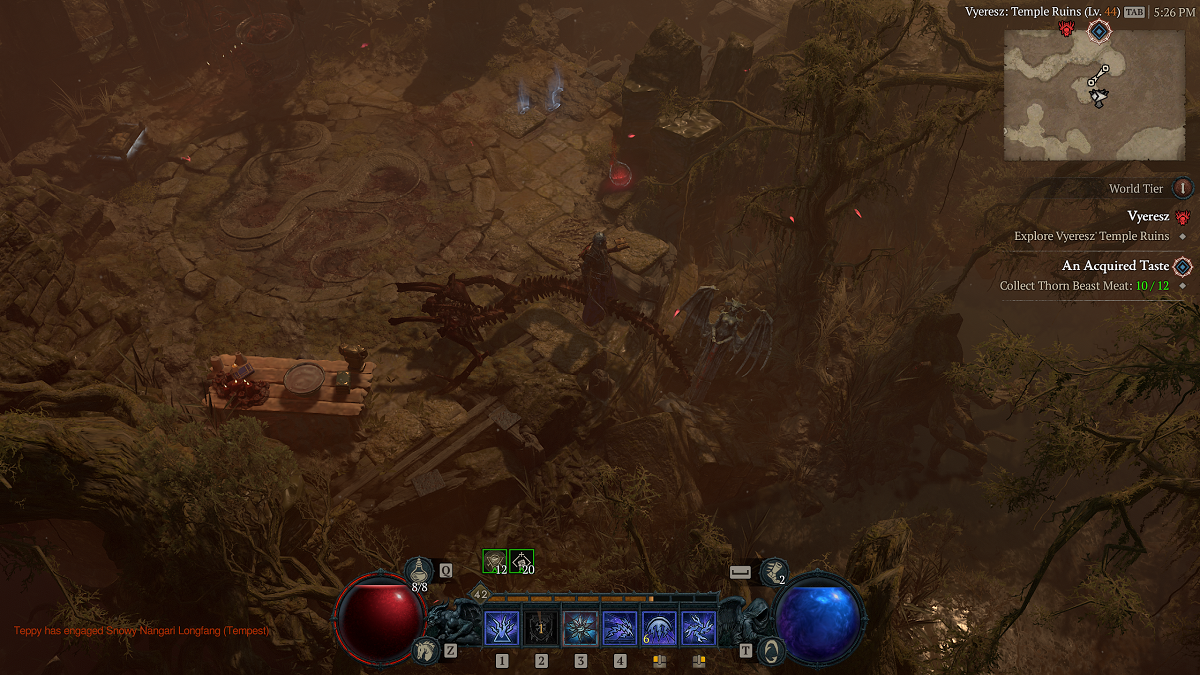Viewport: 1200px width, 675px height.
Task: Trigger the lightning dome skill showing 6
Action: [659, 629]
